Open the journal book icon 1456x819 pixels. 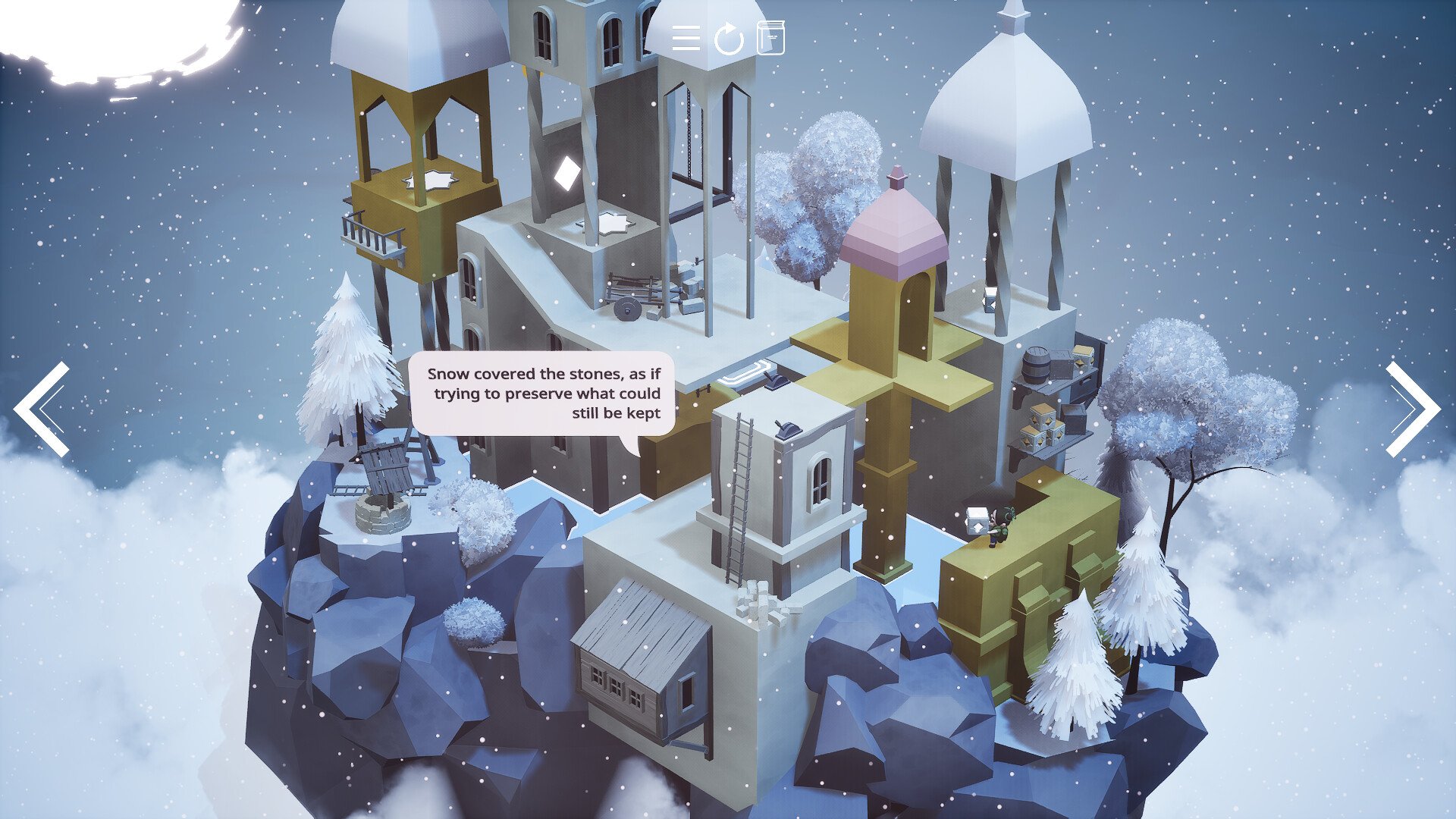pyautogui.click(x=771, y=38)
